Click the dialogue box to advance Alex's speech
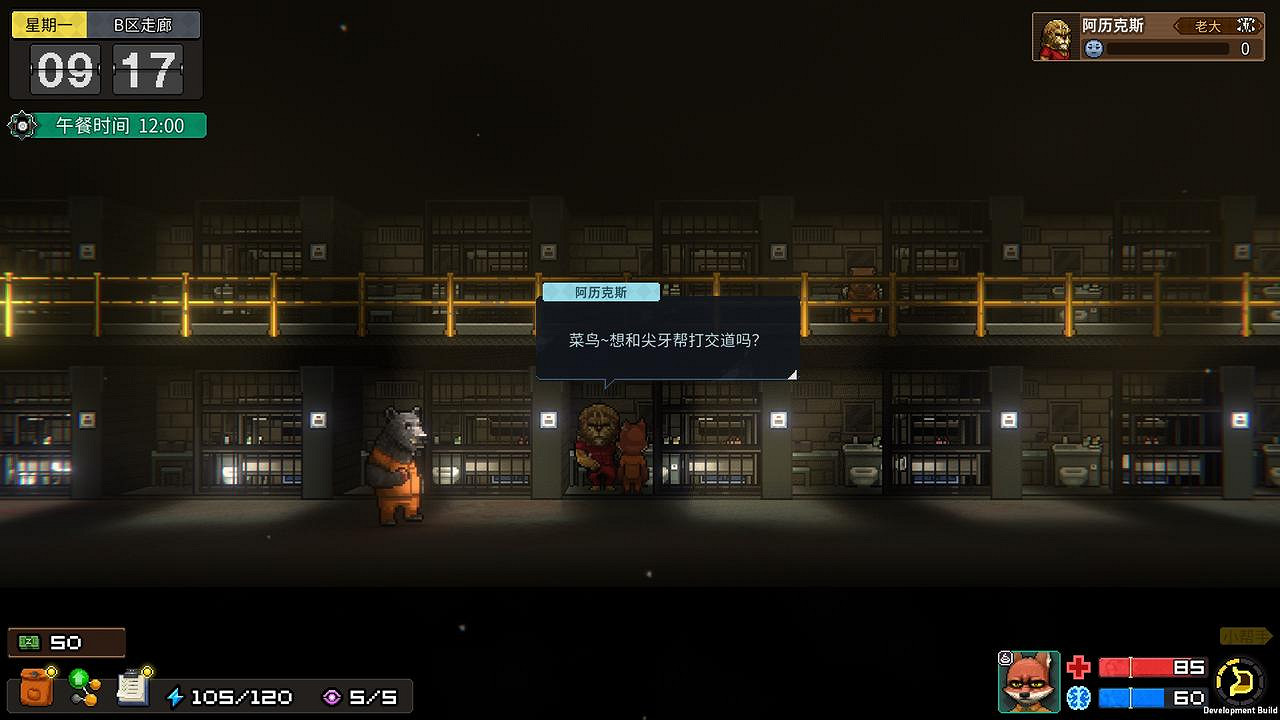1280x720 pixels. click(668, 340)
